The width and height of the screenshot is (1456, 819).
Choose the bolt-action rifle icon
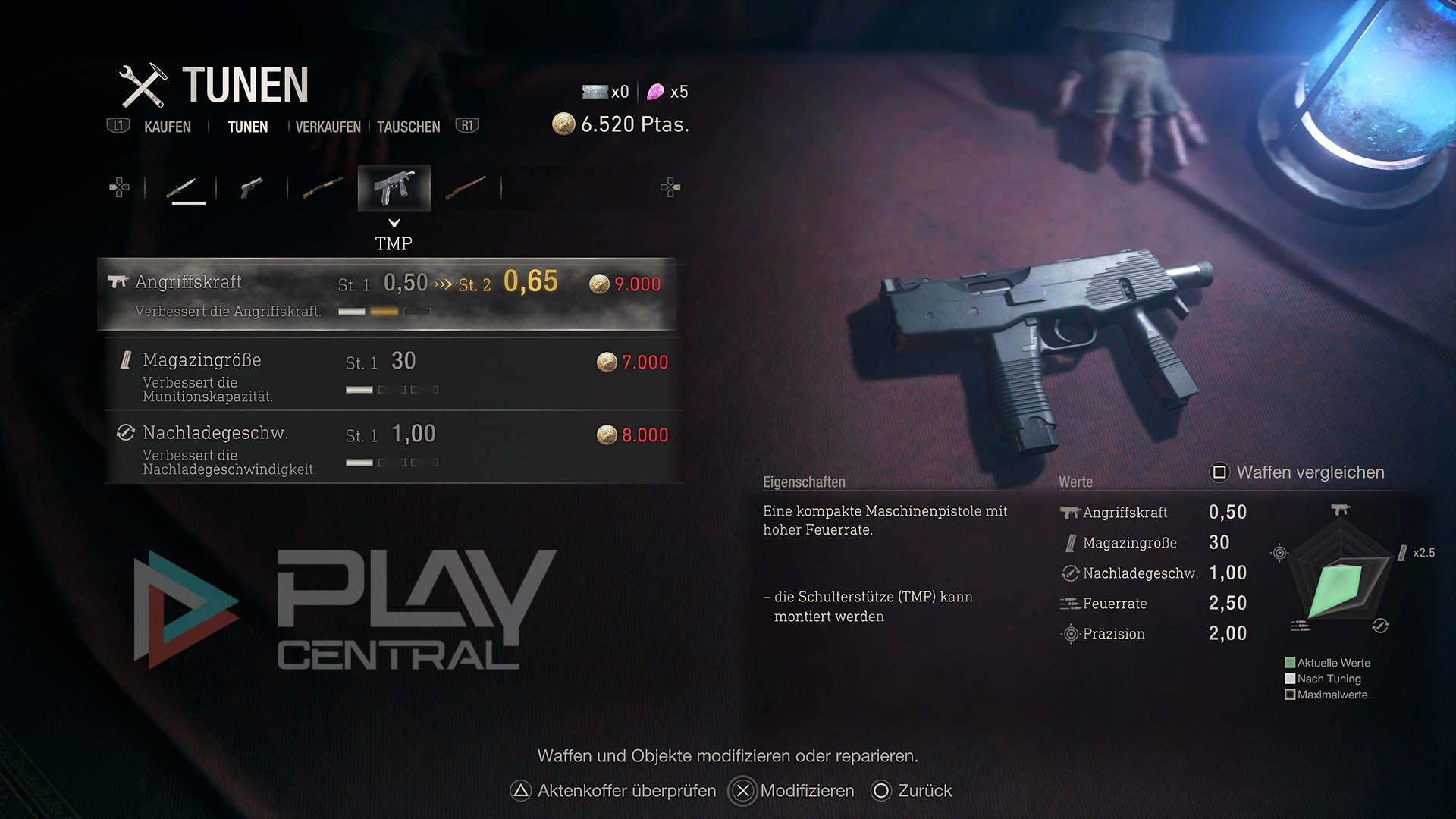coord(465,187)
